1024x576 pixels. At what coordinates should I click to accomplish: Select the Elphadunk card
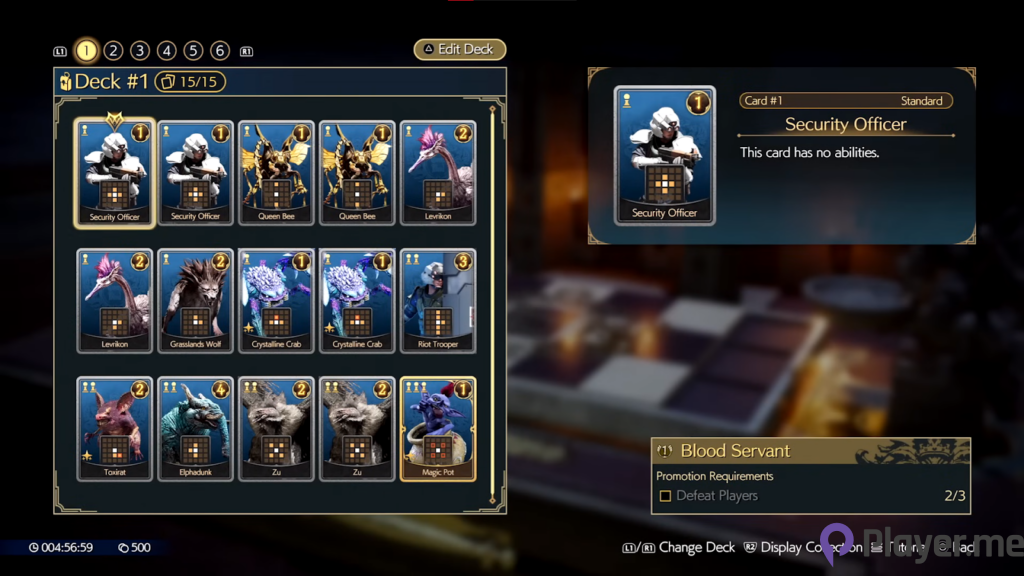(x=196, y=429)
